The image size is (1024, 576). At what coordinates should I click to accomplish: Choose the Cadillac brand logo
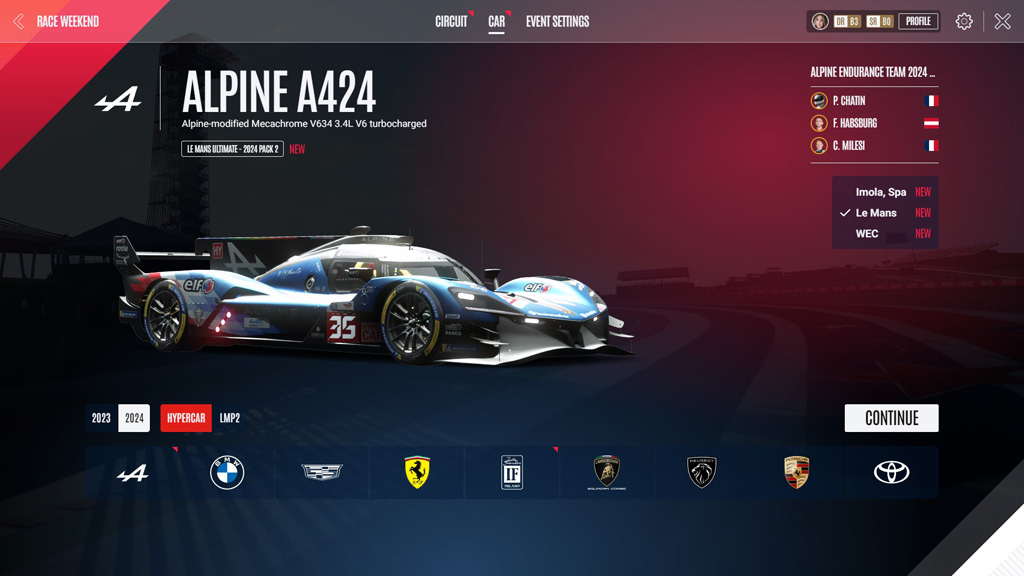coord(322,473)
